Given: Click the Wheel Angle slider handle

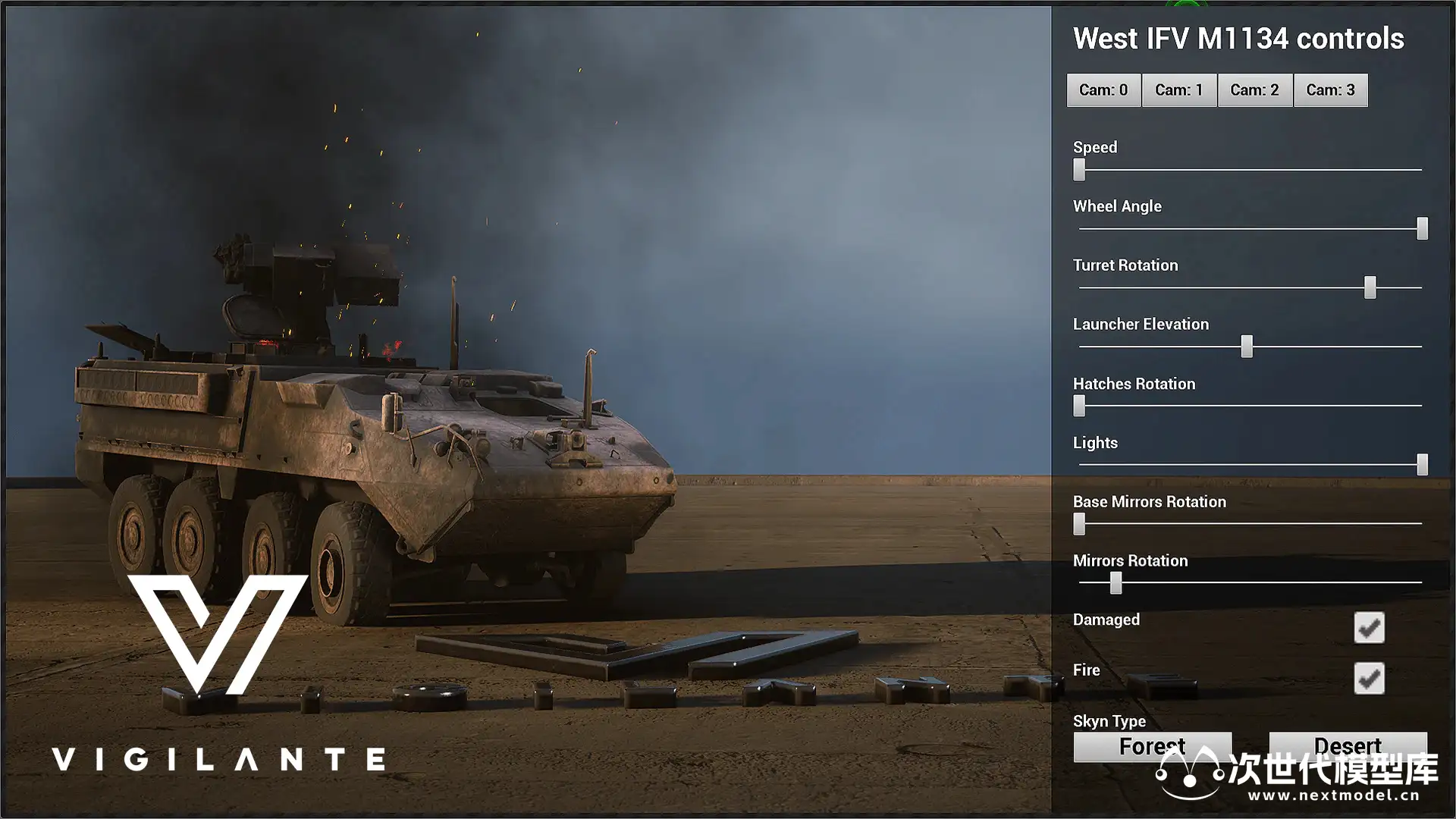Looking at the screenshot, I should [1423, 228].
